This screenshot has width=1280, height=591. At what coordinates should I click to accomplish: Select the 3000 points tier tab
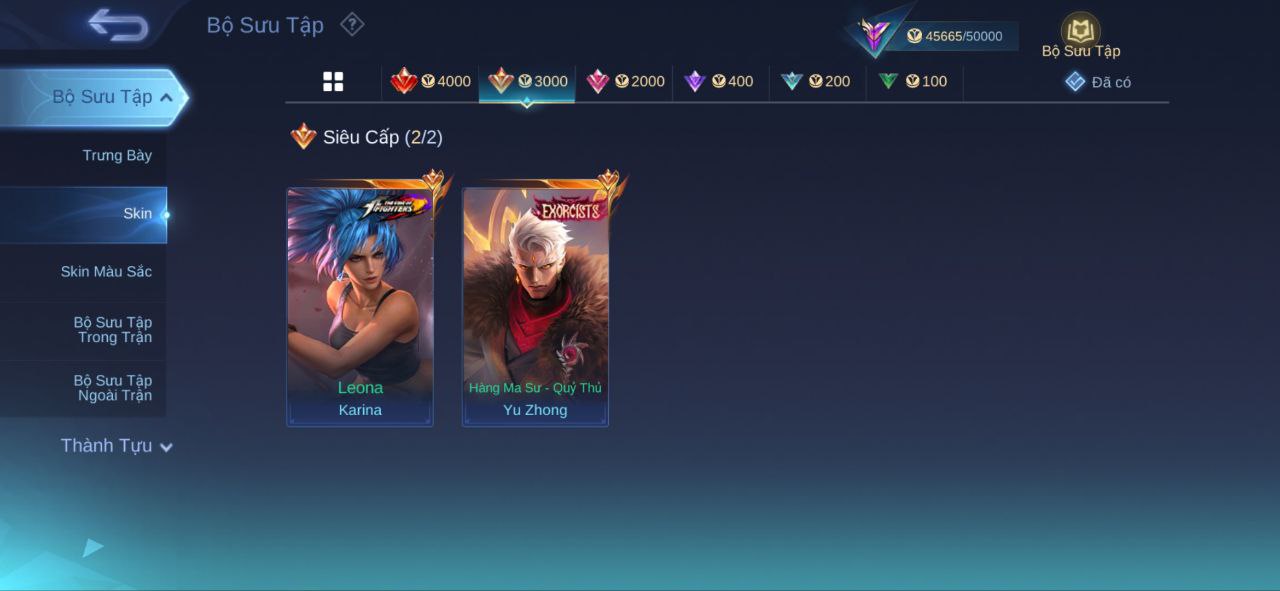527,82
